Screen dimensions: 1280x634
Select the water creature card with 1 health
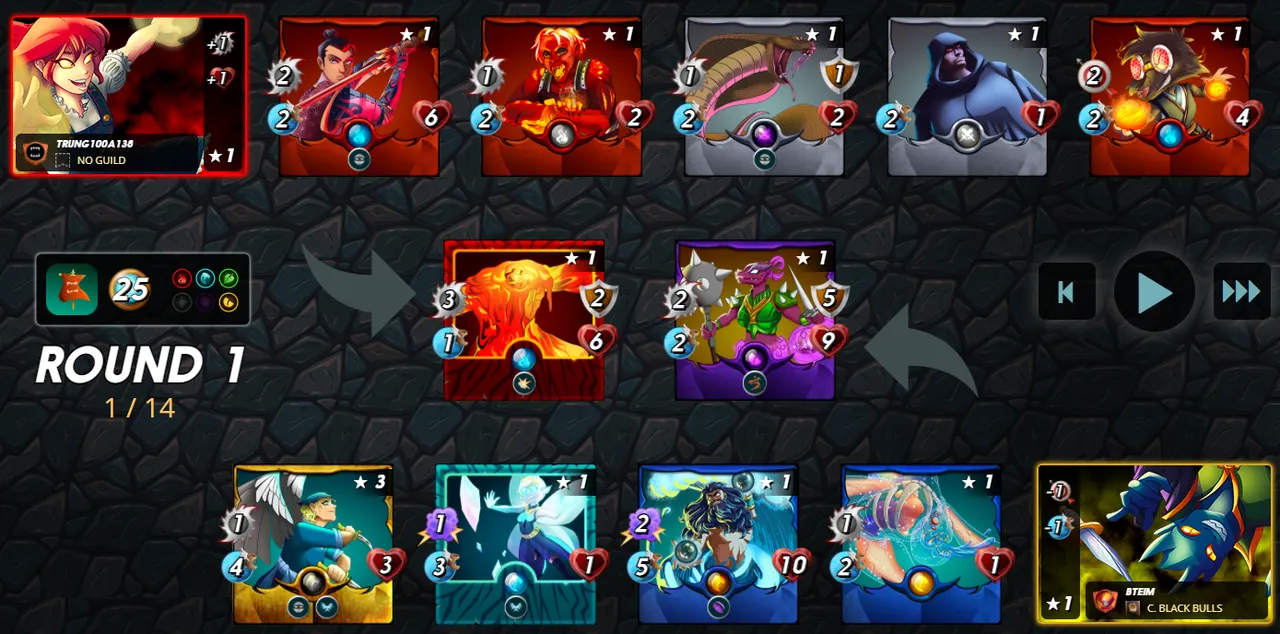pos(921,544)
